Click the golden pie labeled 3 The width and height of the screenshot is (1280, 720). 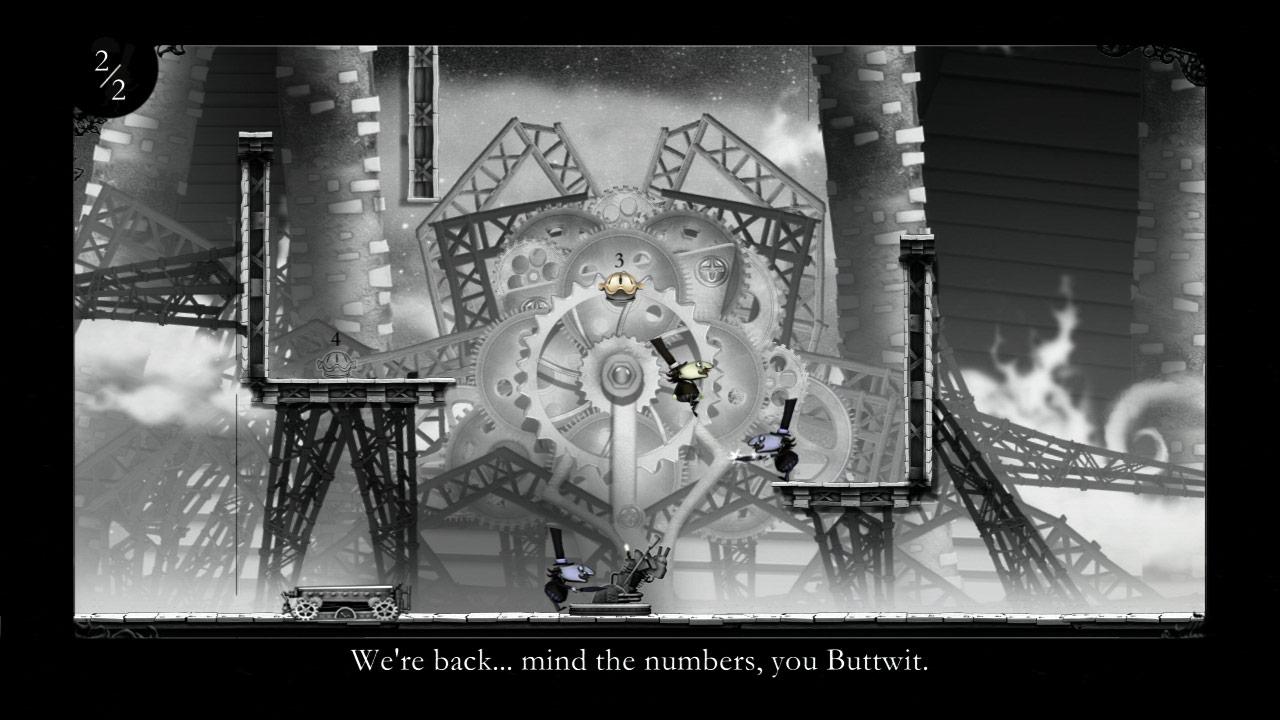point(619,283)
